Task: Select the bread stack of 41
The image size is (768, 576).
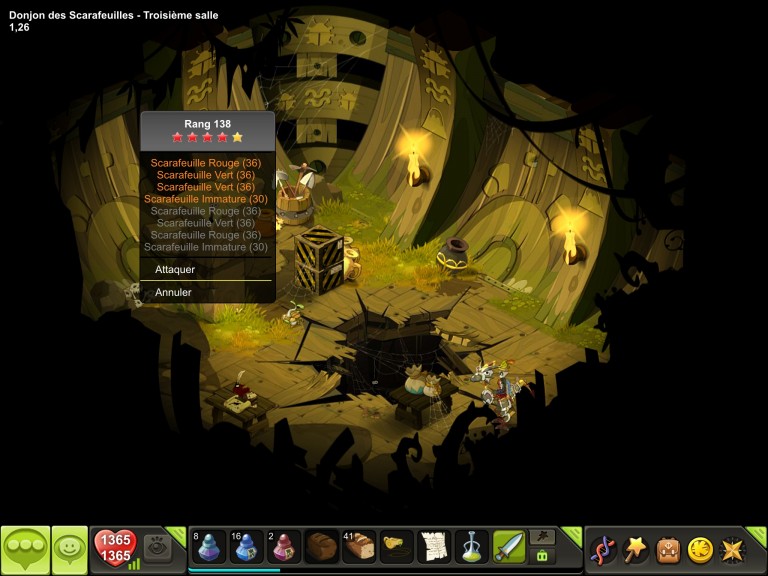Action: click(359, 547)
